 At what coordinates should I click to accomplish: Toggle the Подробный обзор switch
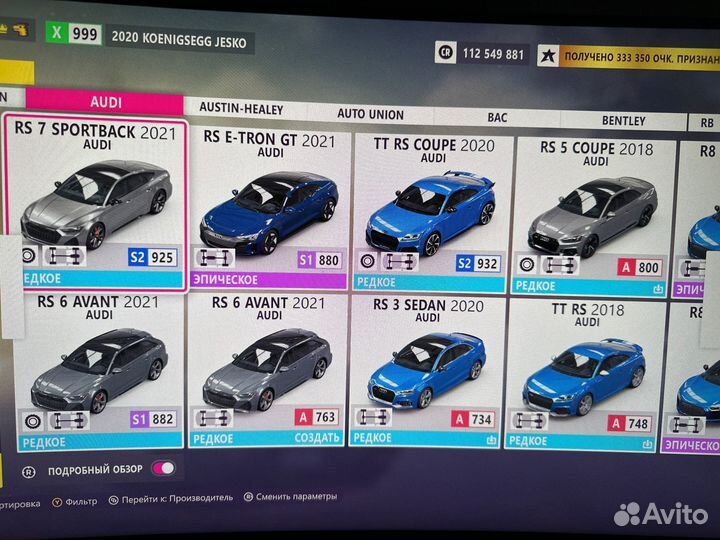point(163,468)
